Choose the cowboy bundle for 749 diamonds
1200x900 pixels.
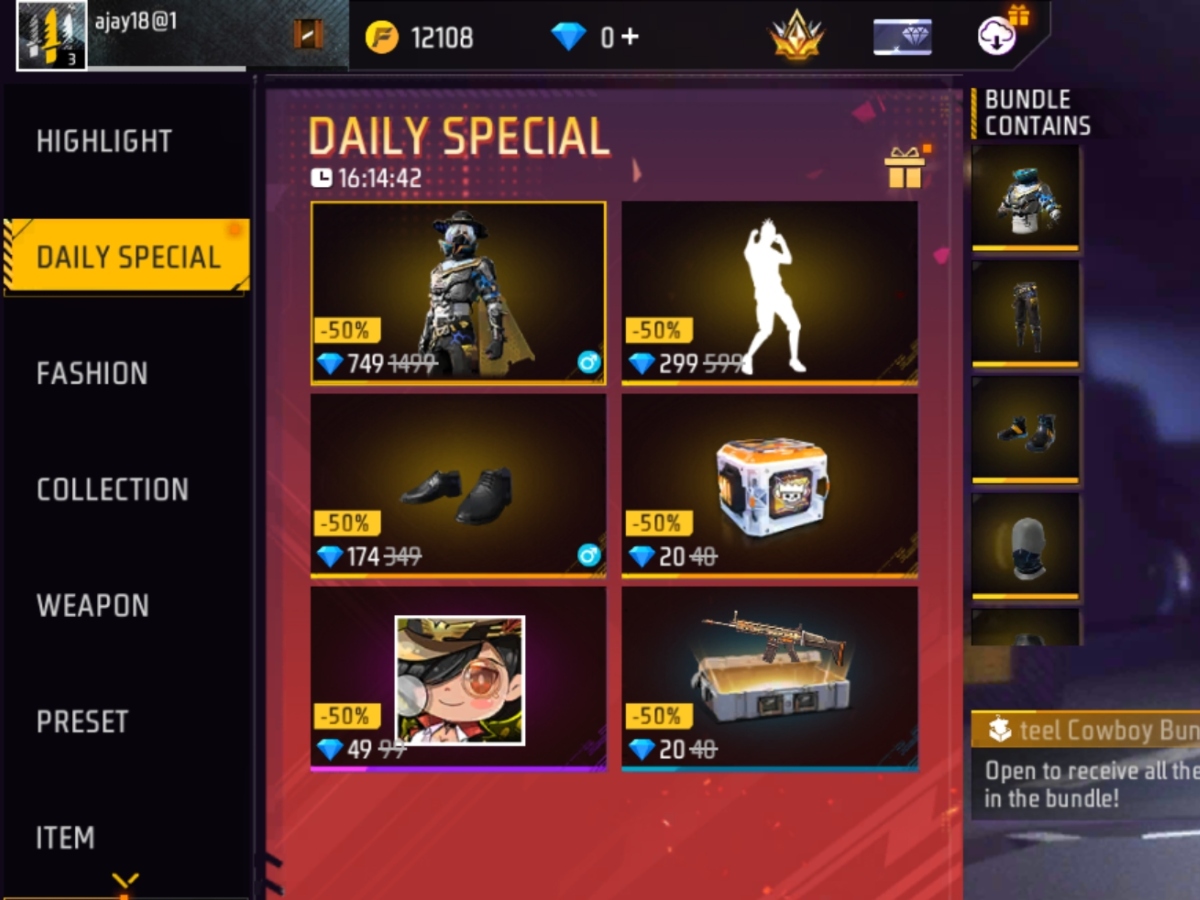tap(458, 292)
